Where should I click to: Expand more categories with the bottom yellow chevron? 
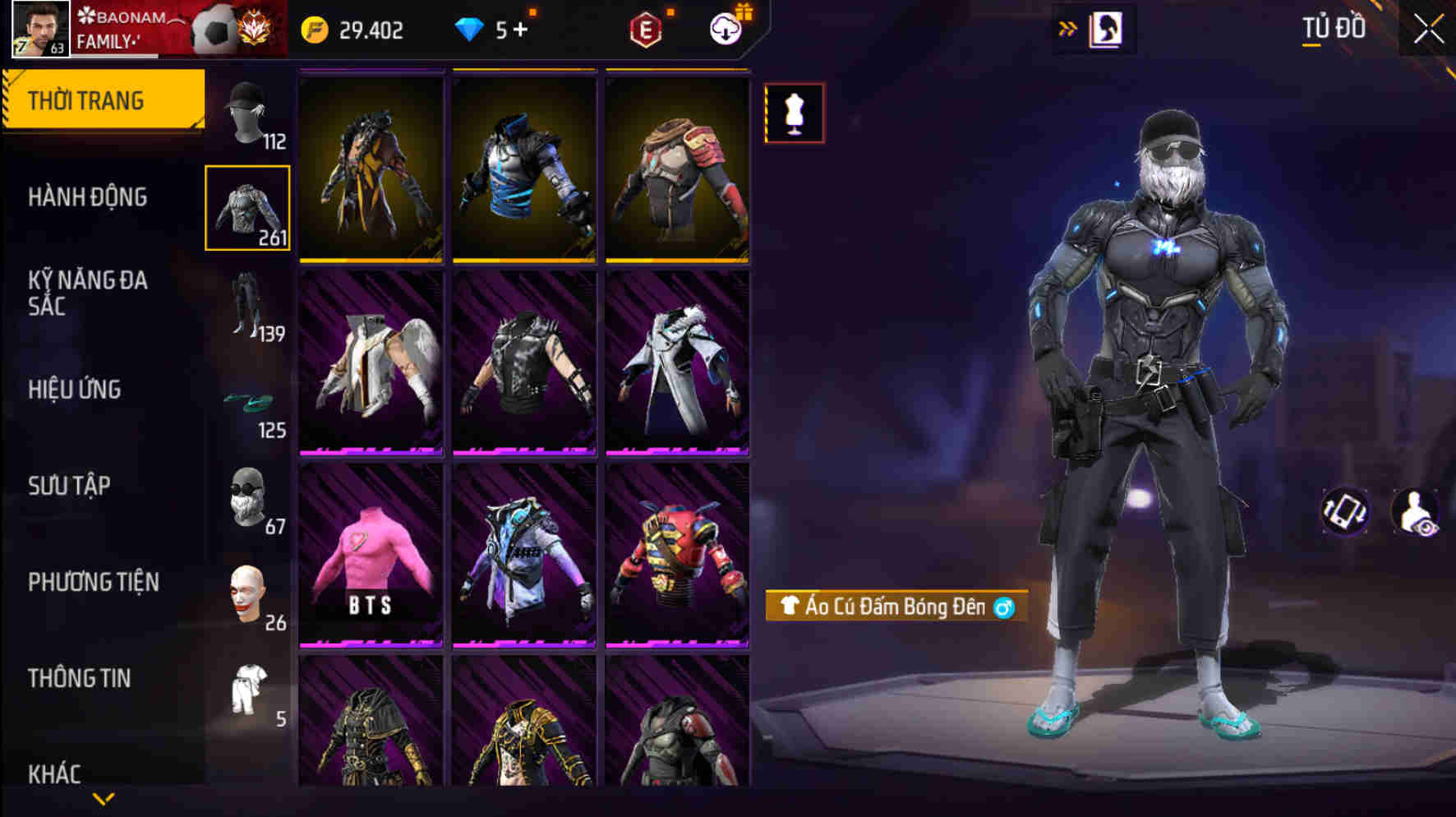(104, 797)
